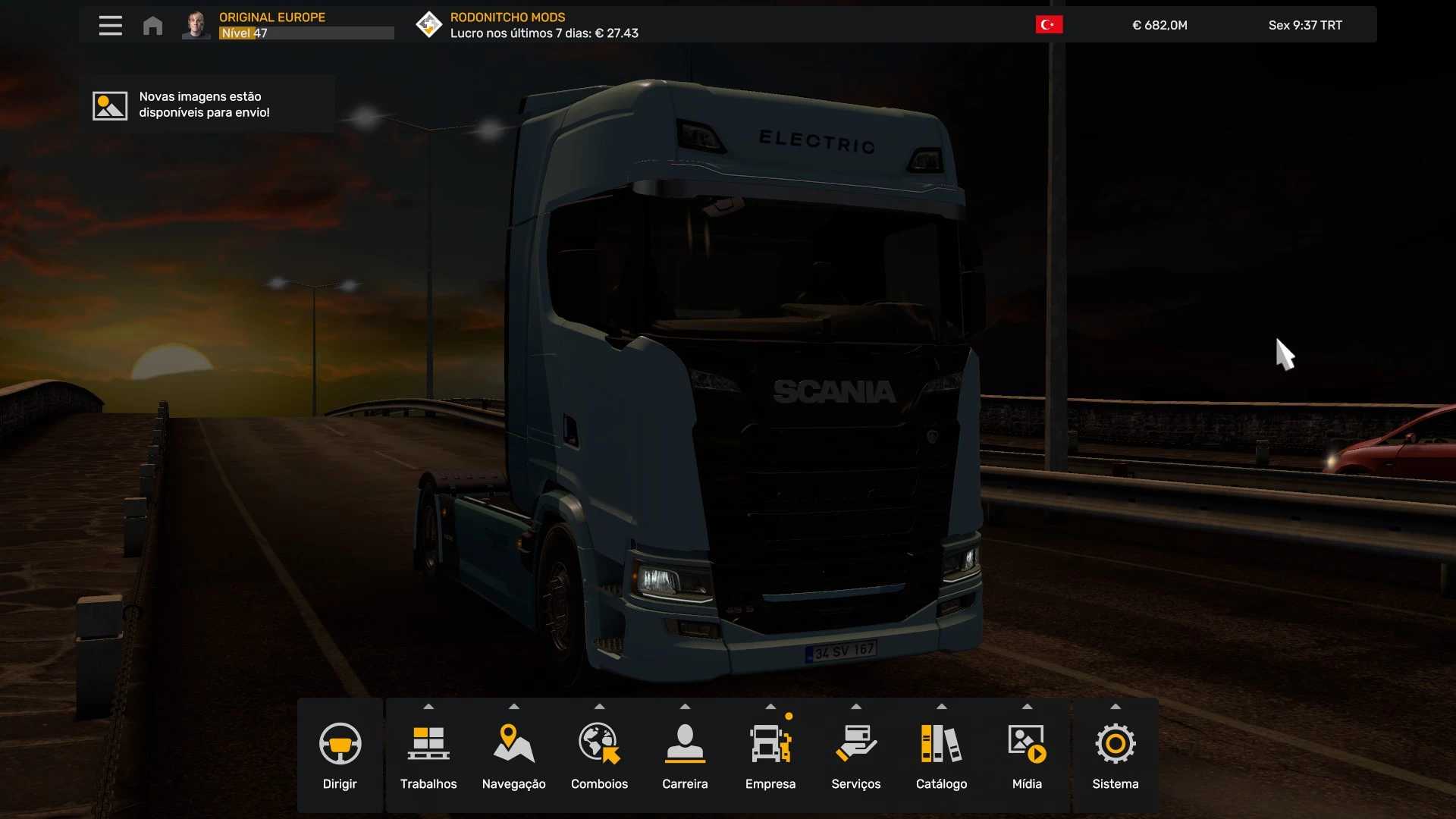Open the Sistema settings menu

1115,755
